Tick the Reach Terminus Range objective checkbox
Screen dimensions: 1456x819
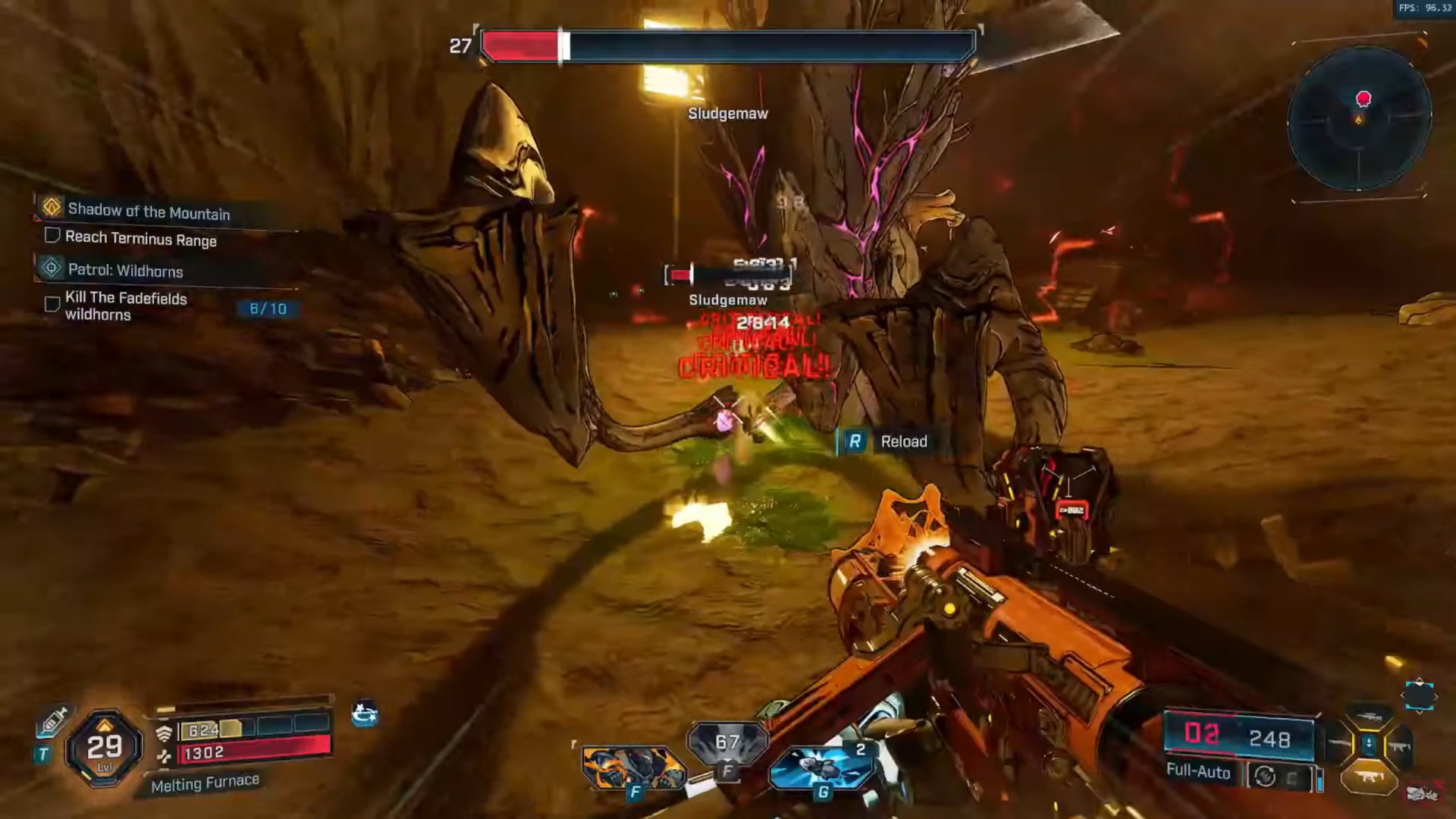(x=52, y=236)
